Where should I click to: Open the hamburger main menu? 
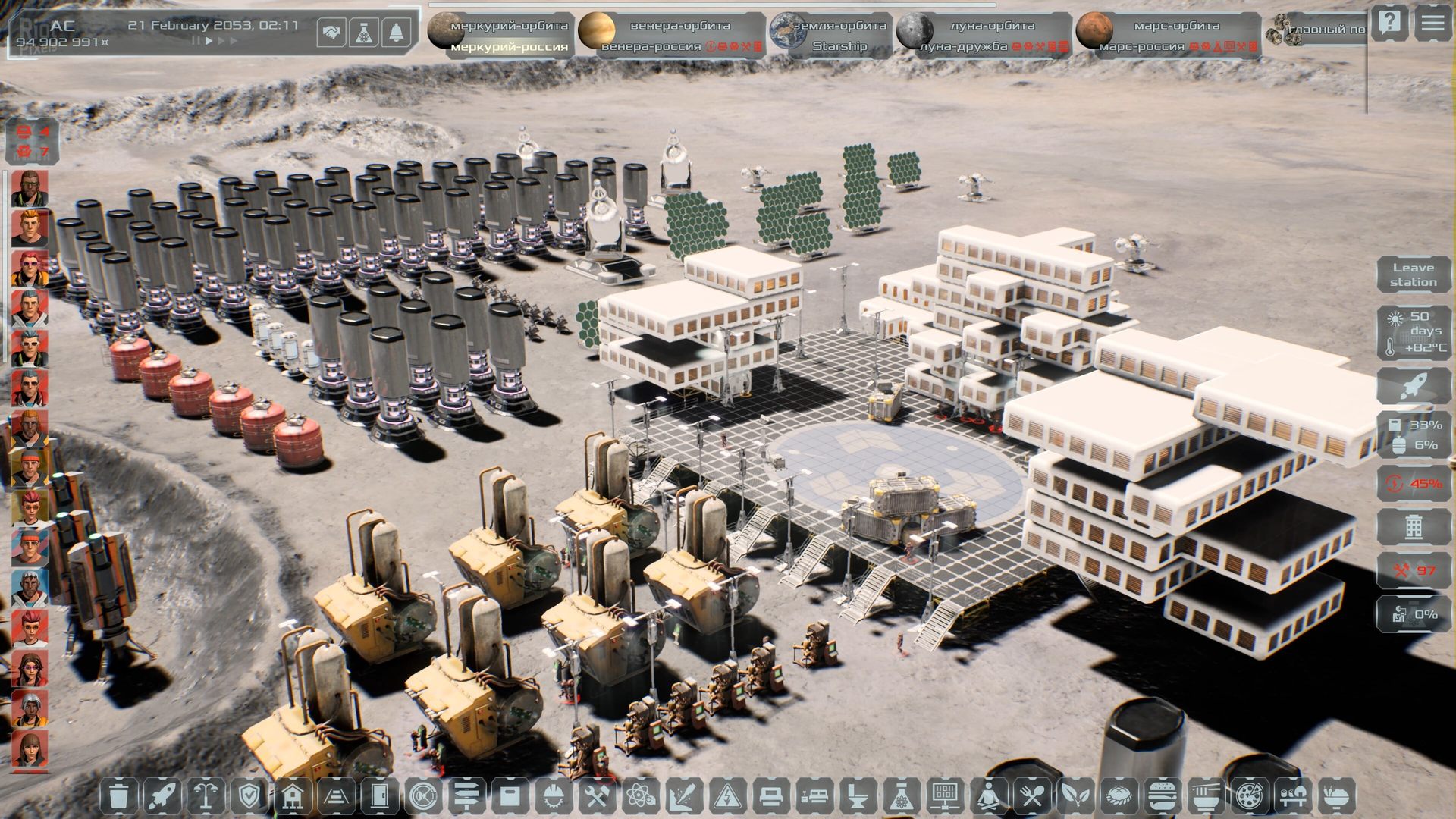1432,24
